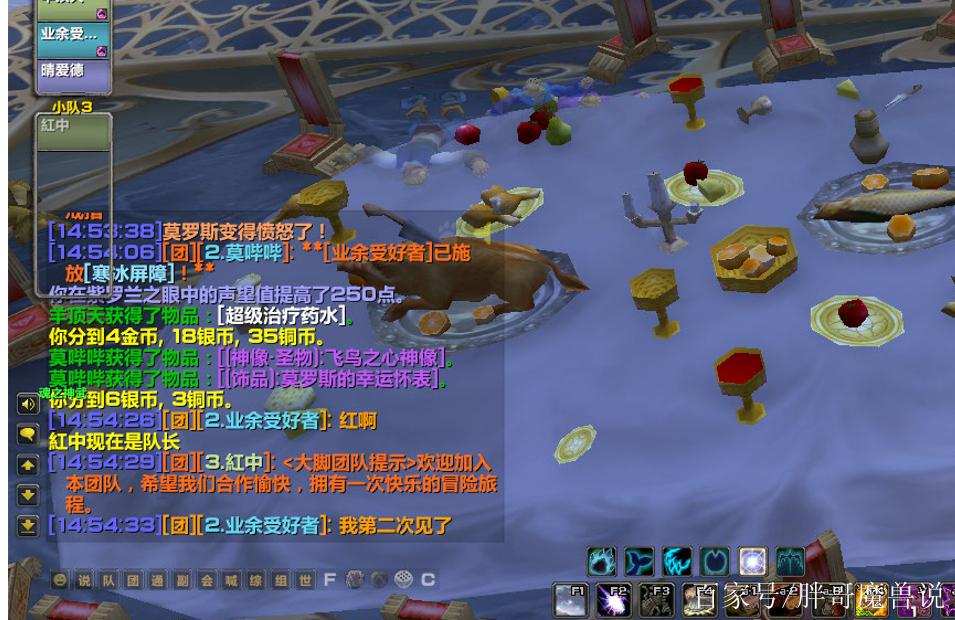Open the emoticon smiley face picker
The height and width of the screenshot is (620, 955).
click(x=61, y=580)
